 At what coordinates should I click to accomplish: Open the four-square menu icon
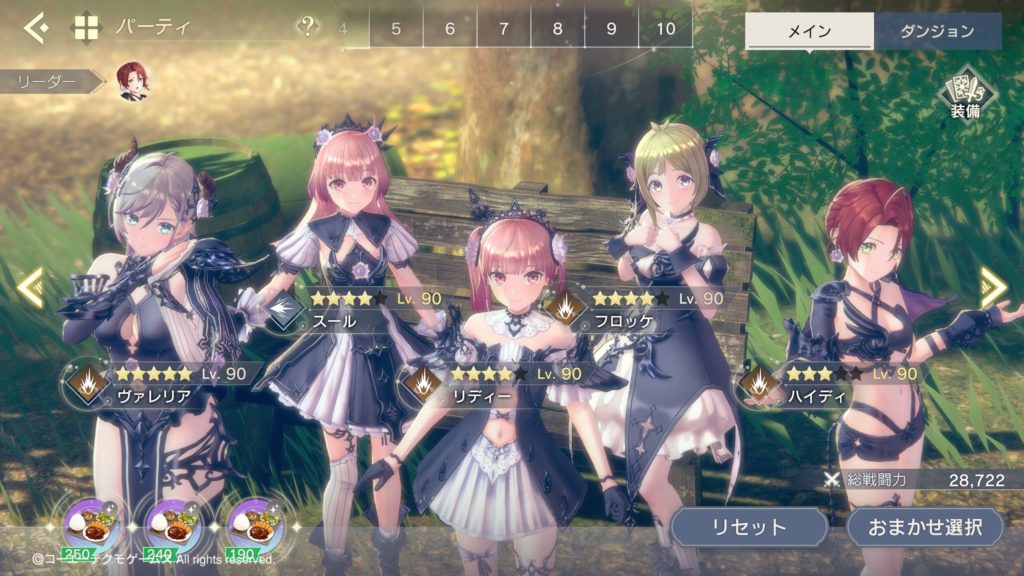coord(87,27)
